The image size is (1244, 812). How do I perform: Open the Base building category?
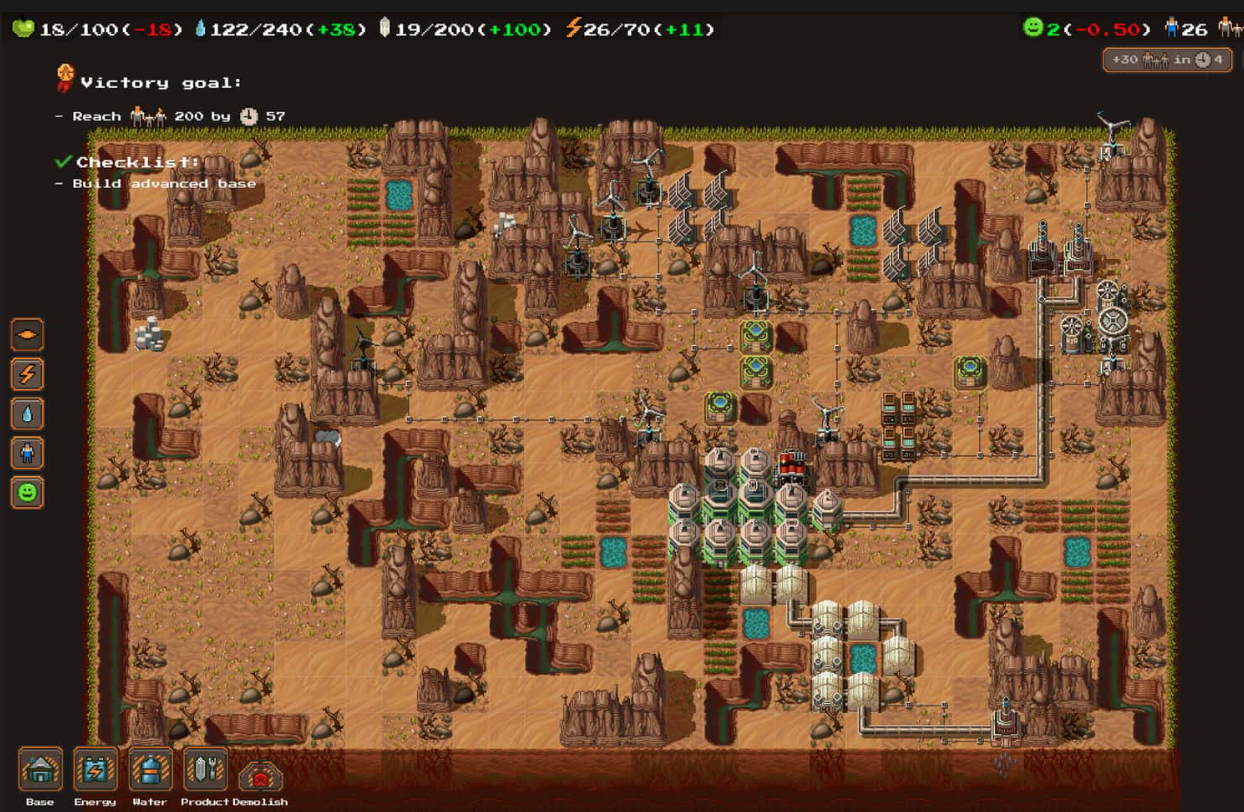click(40, 770)
